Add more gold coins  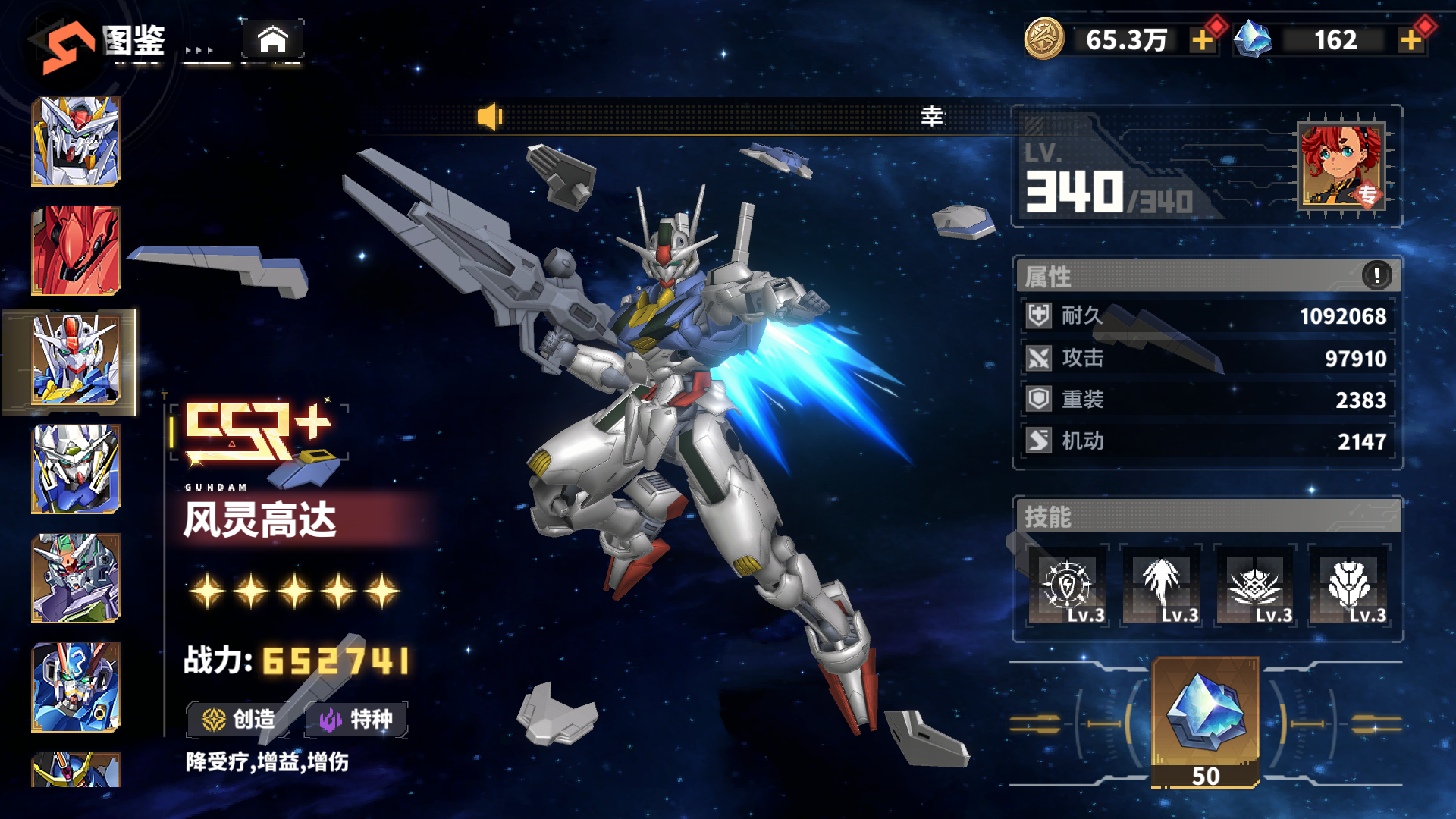[1202, 40]
